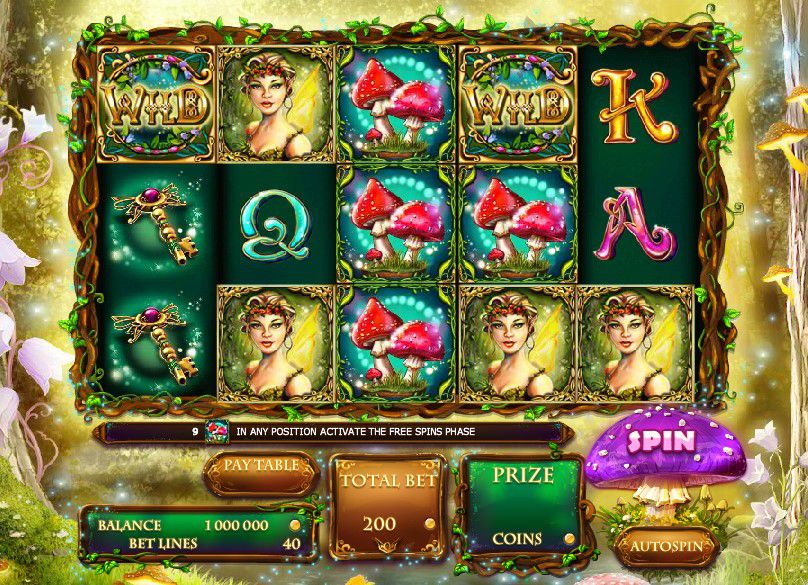Change the Bet Lines value

point(293,543)
